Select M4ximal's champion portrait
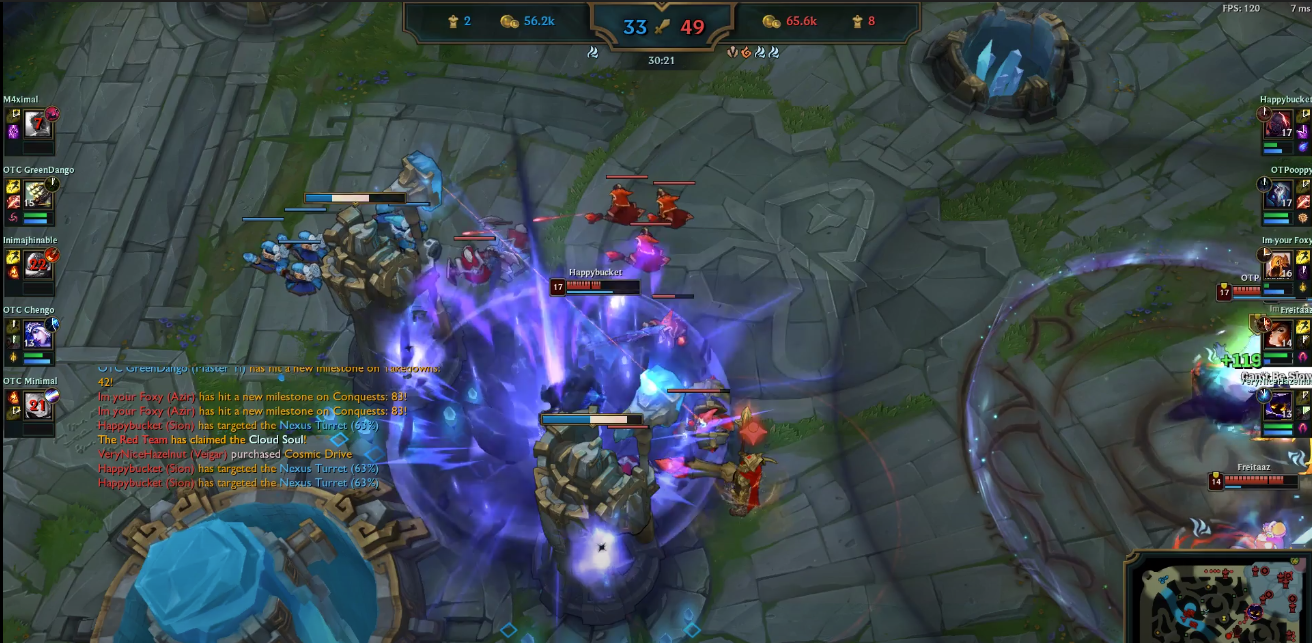Screen dimensions: 1312x643 [39, 124]
